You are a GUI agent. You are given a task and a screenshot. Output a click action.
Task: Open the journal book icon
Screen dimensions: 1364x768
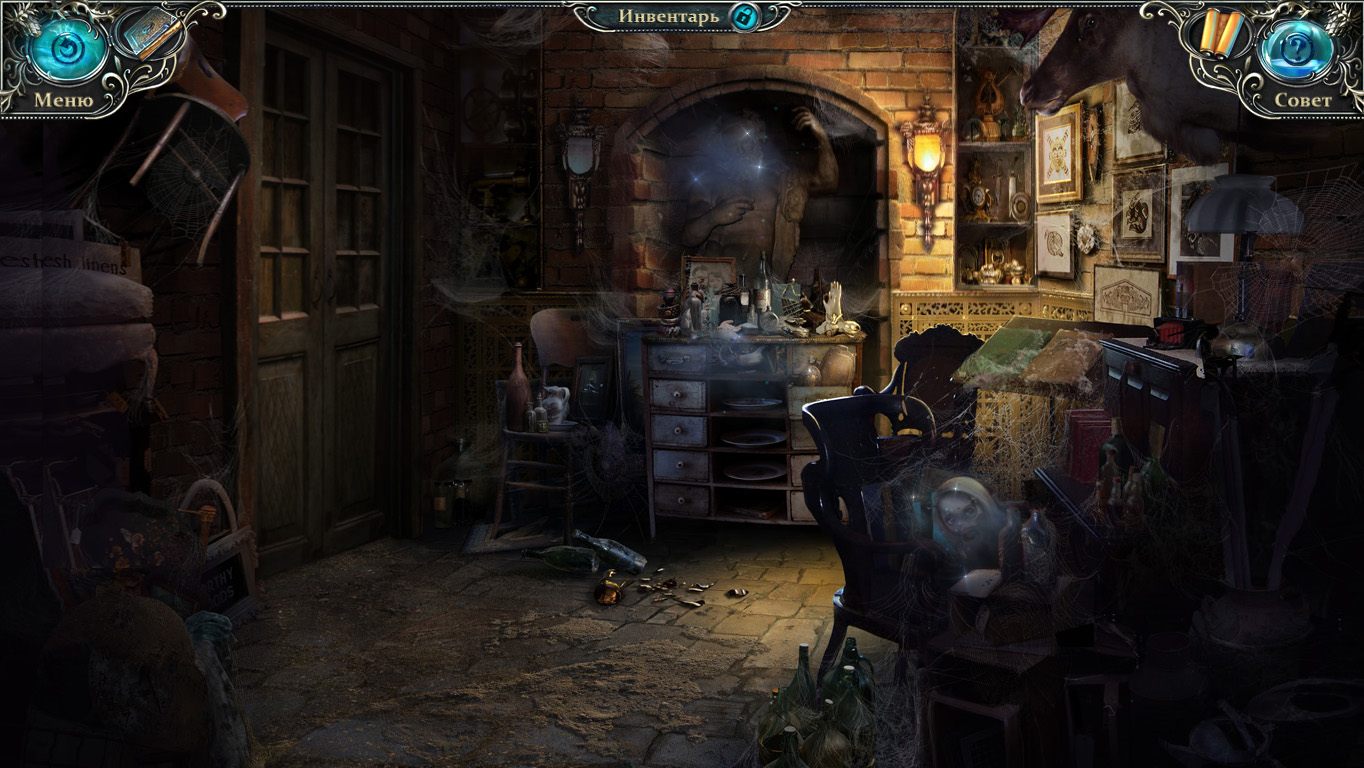[150, 32]
